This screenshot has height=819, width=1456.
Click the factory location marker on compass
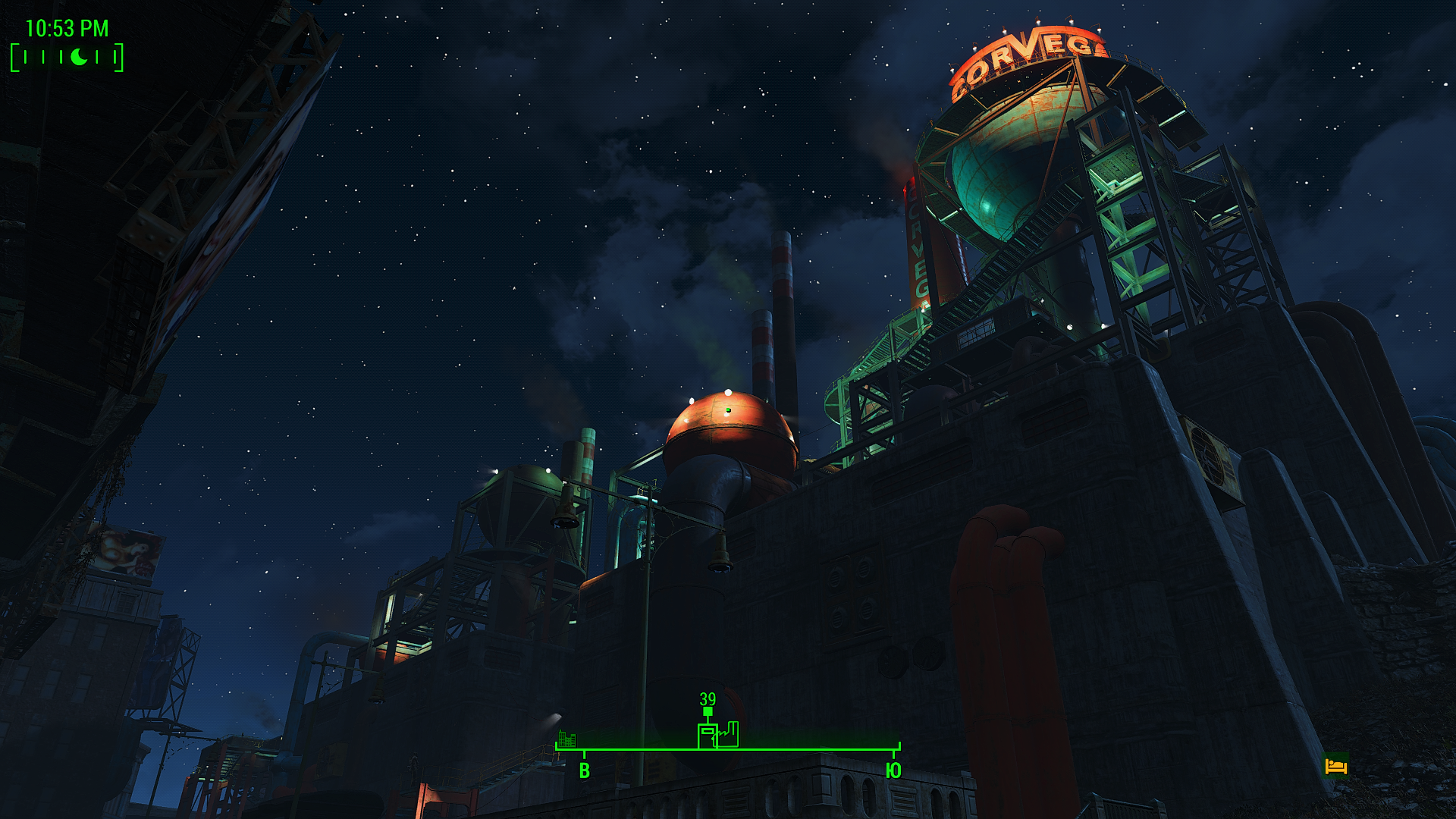point(729,735)
